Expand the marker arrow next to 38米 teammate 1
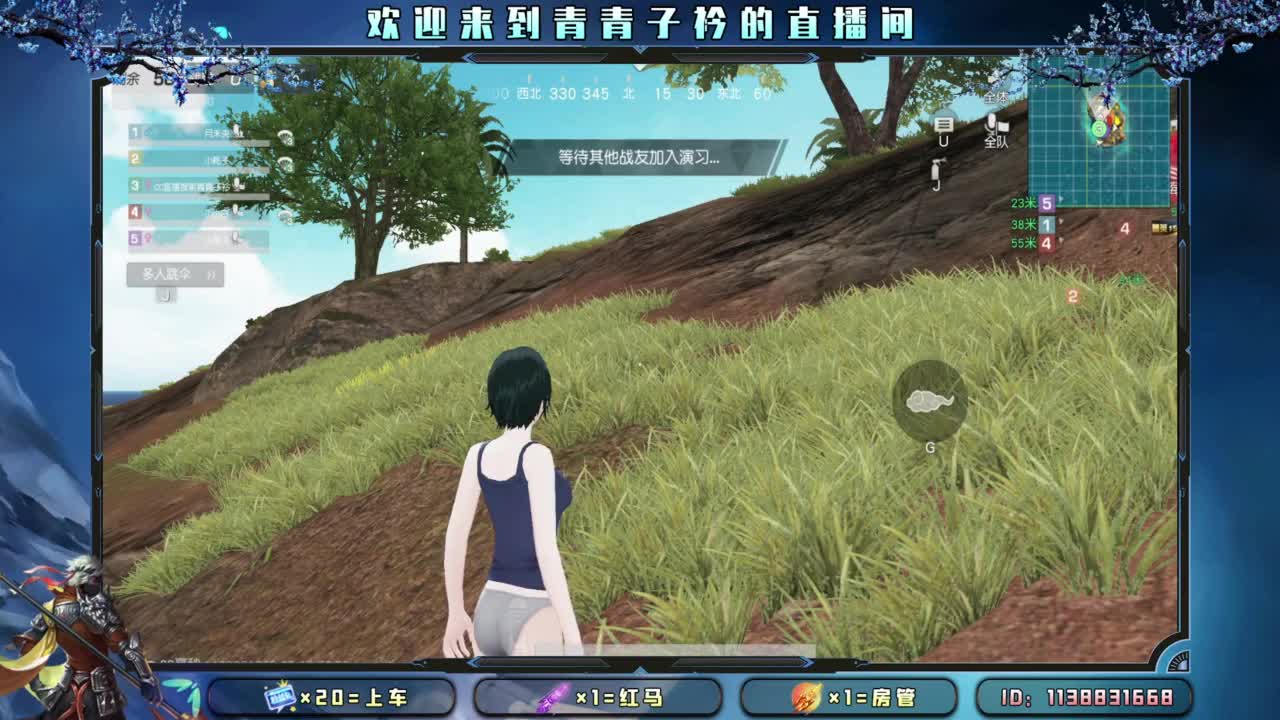This screenshot has height=720, width=1280. pyautogui.click(x=1060, y=223)
